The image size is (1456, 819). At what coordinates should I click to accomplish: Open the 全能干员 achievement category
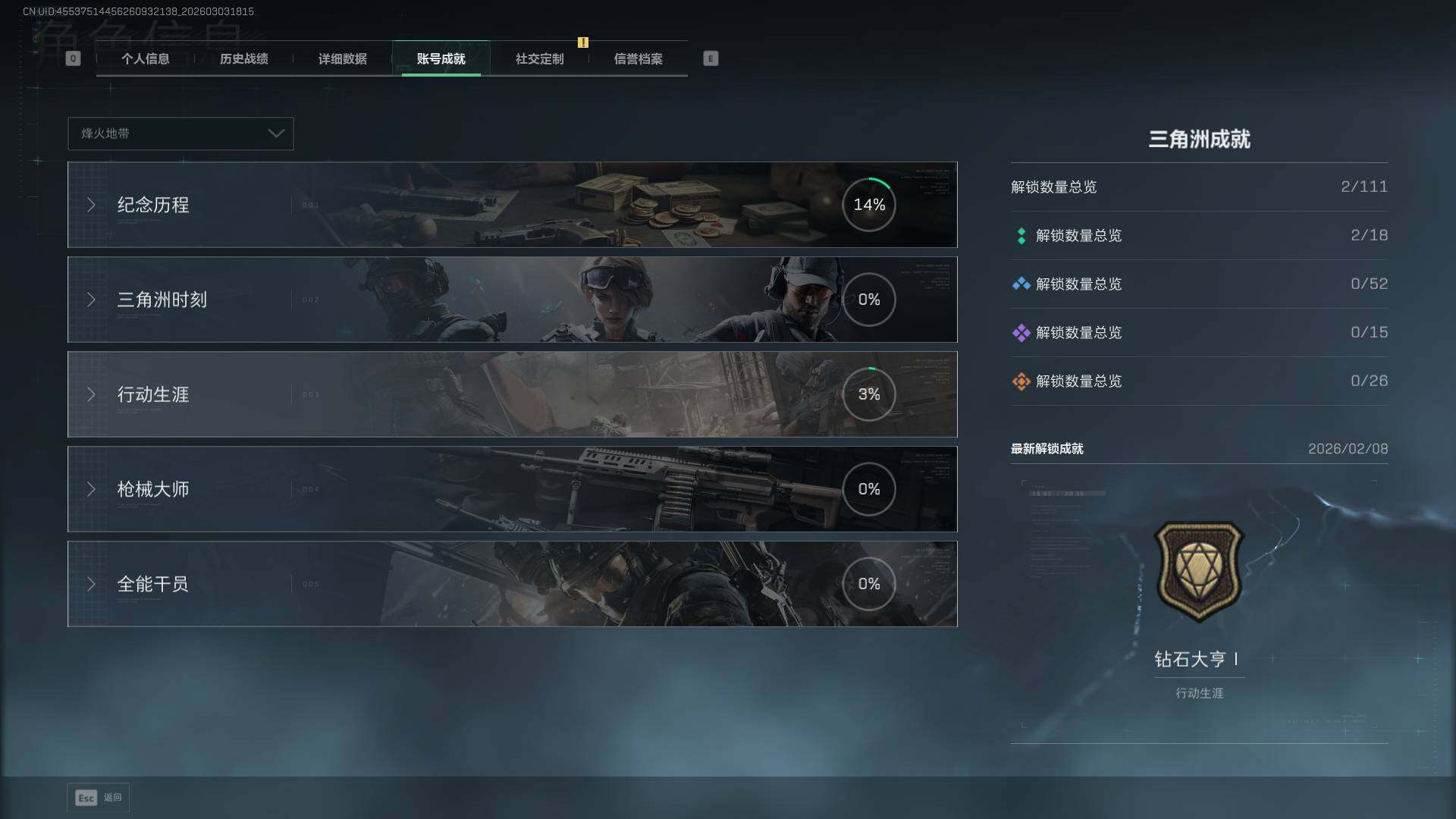pyautogui.click(x=512, y=584)
